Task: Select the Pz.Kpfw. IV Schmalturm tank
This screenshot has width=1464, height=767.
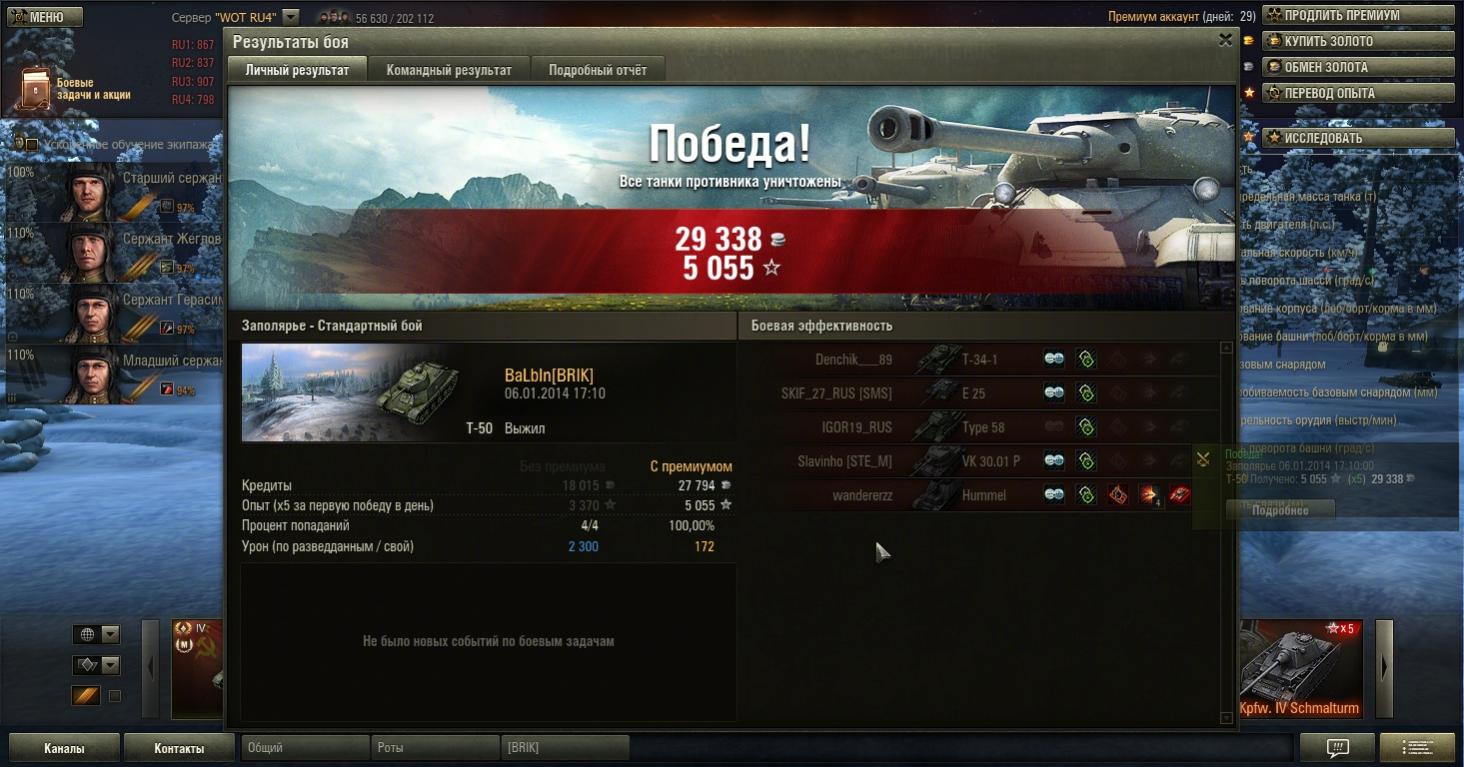Action: 1300,669
